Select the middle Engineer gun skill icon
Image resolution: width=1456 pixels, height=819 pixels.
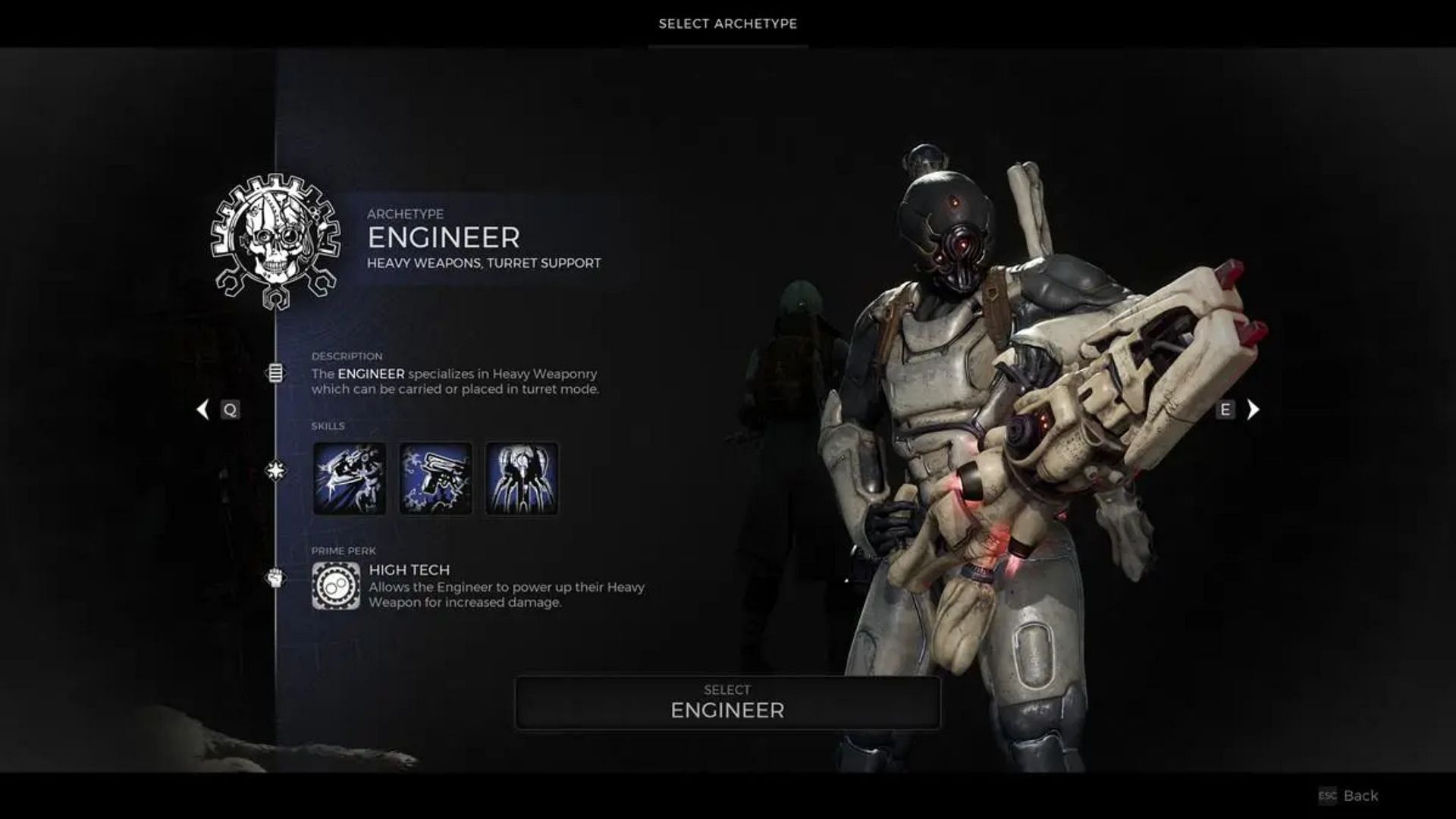pyautogui.click(x=435, y=479)
